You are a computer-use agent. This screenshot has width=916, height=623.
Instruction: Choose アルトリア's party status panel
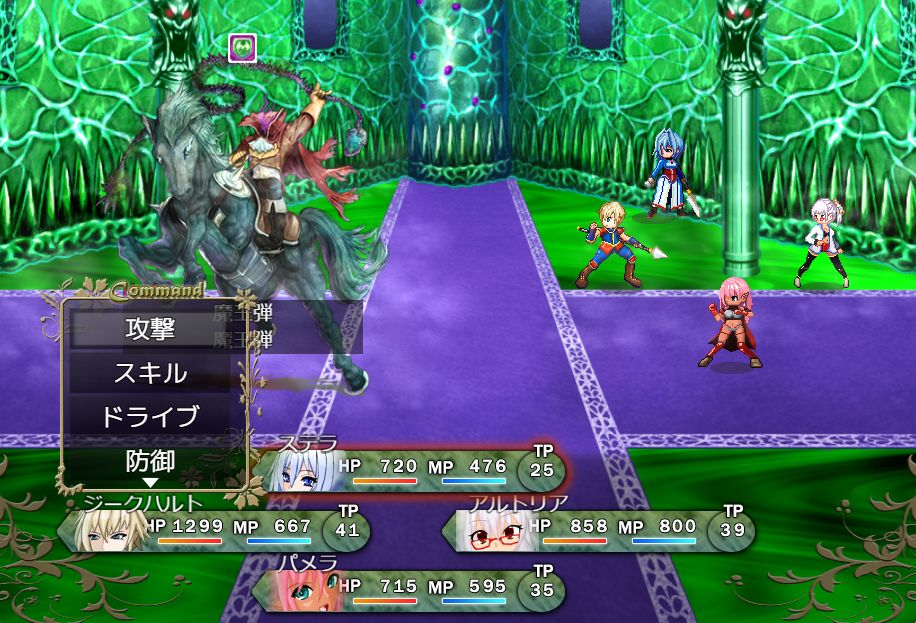pyautogui.click(x=597, y=530)
